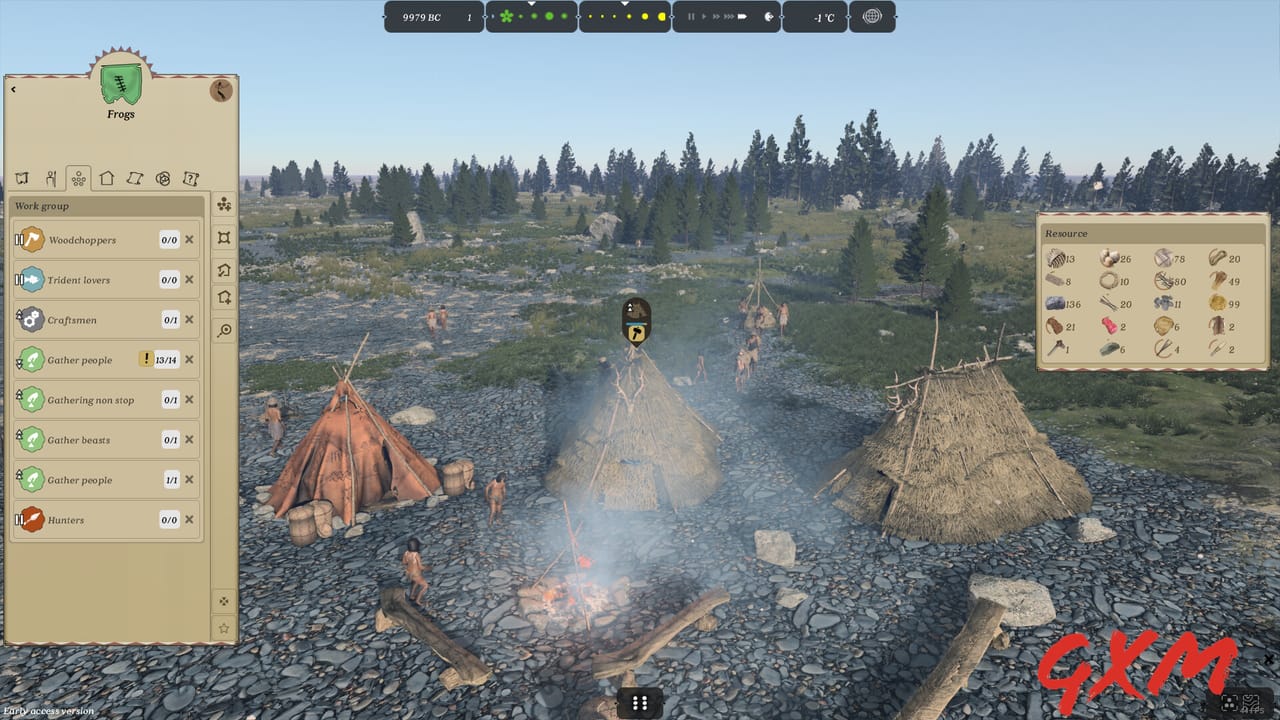Click the clock hand icon on the Frogs panel
The image size is (1280, 720).
[220, 90]
